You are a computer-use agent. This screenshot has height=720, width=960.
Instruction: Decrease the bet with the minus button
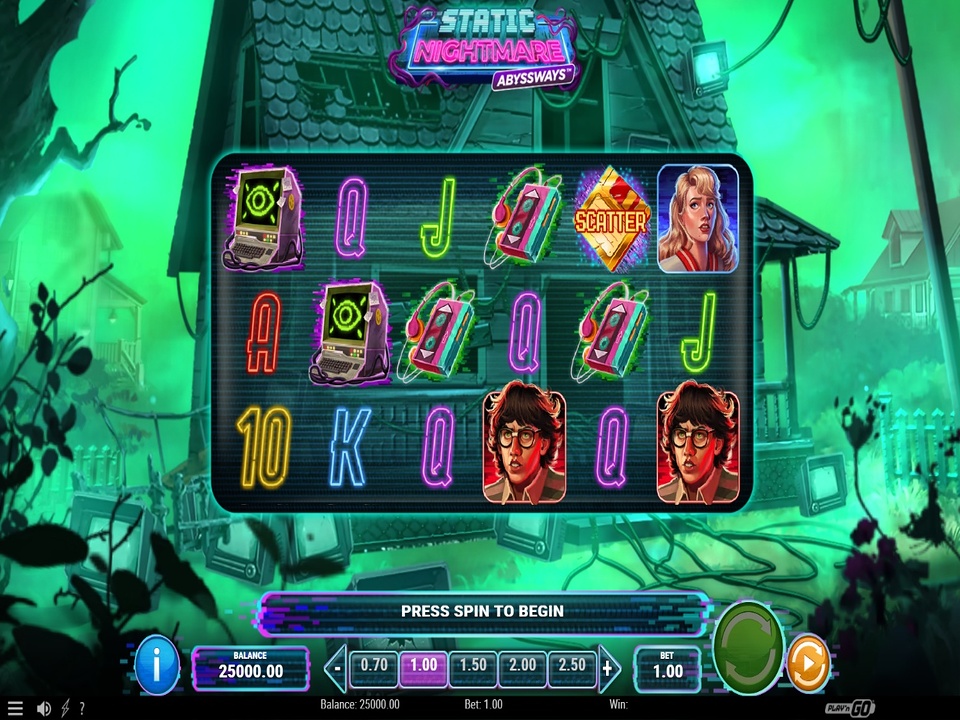339,667
